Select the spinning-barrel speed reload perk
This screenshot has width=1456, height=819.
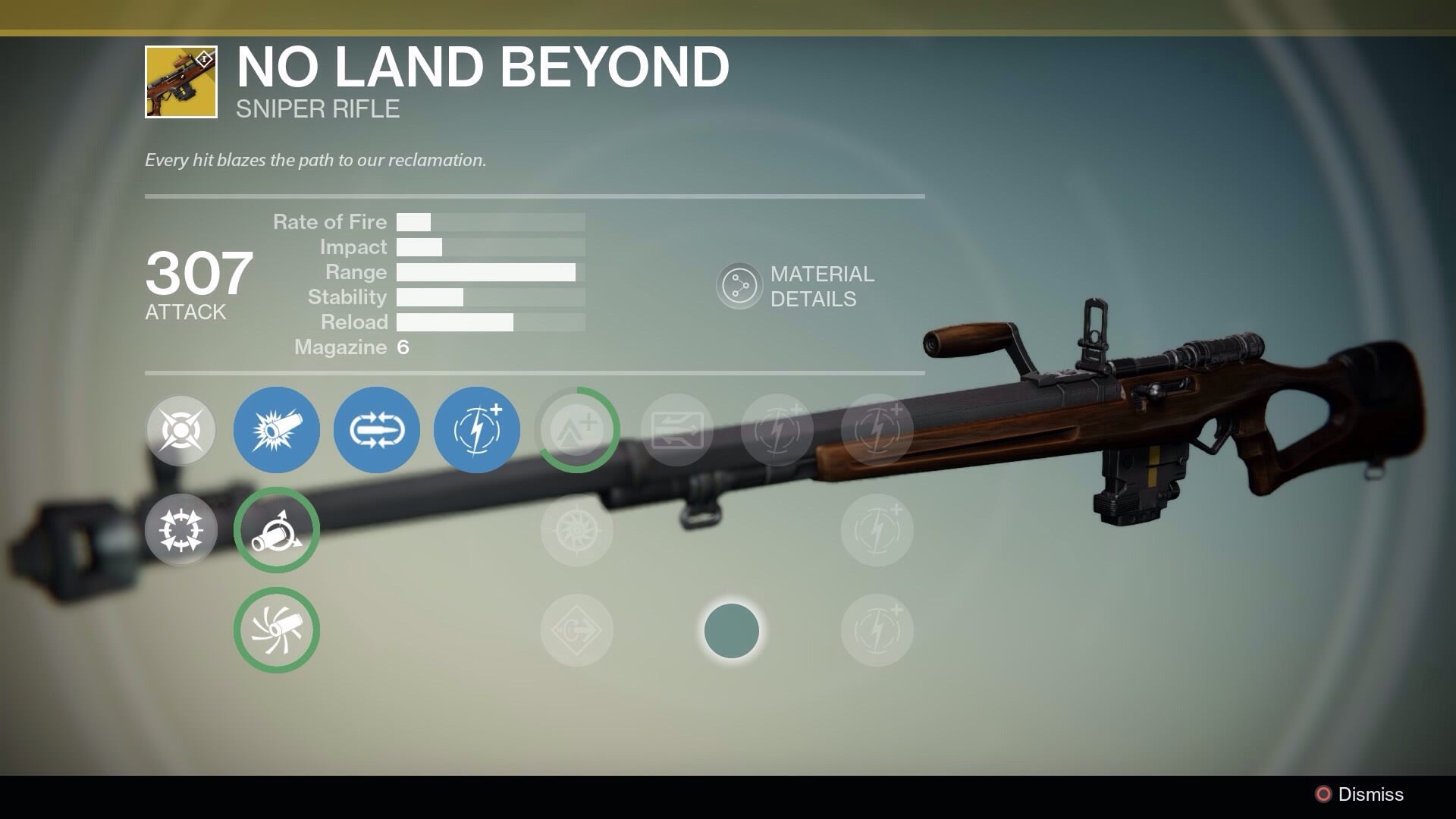(x=277, y=630)
